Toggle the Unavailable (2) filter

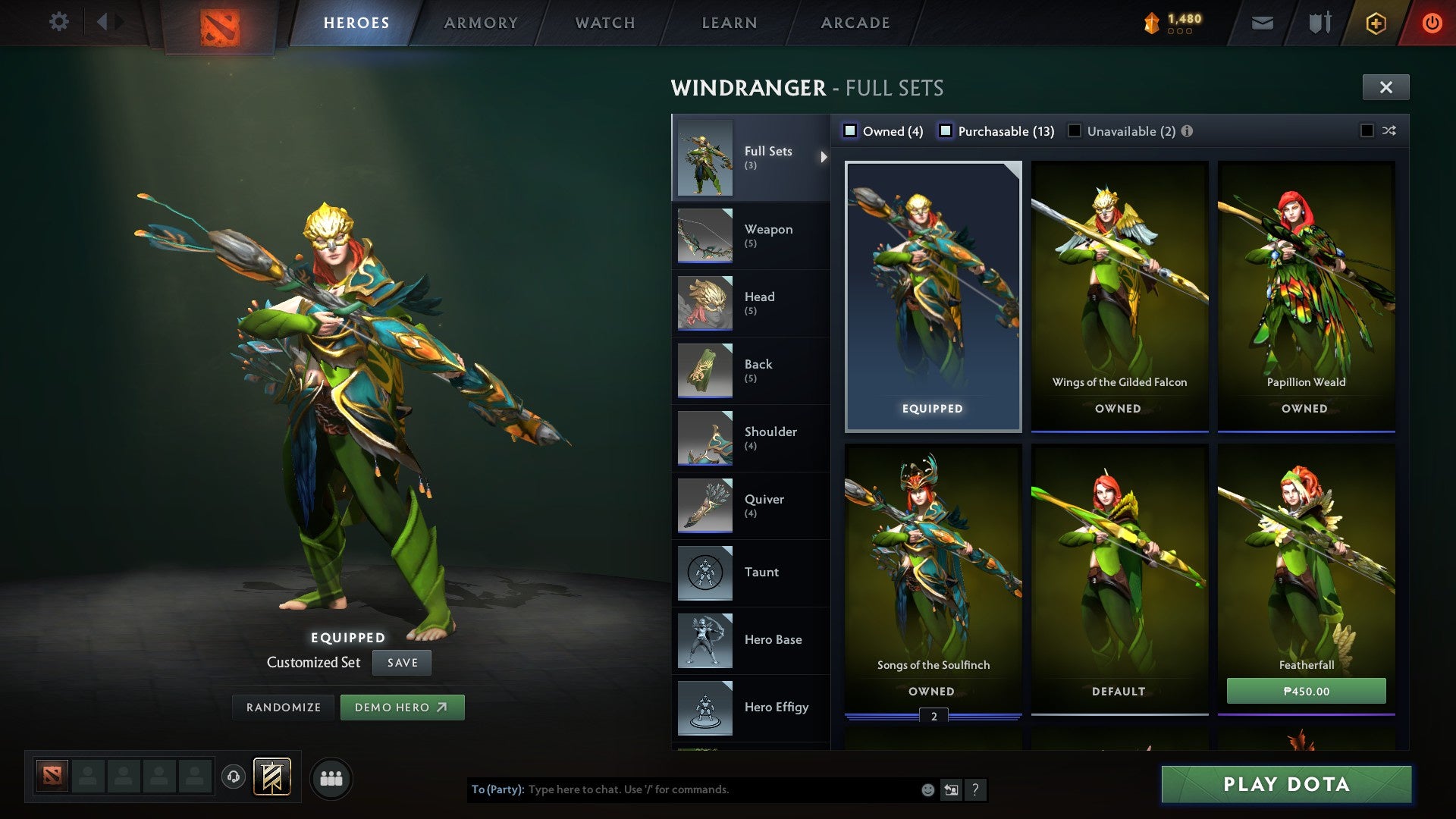(1073, 130)
